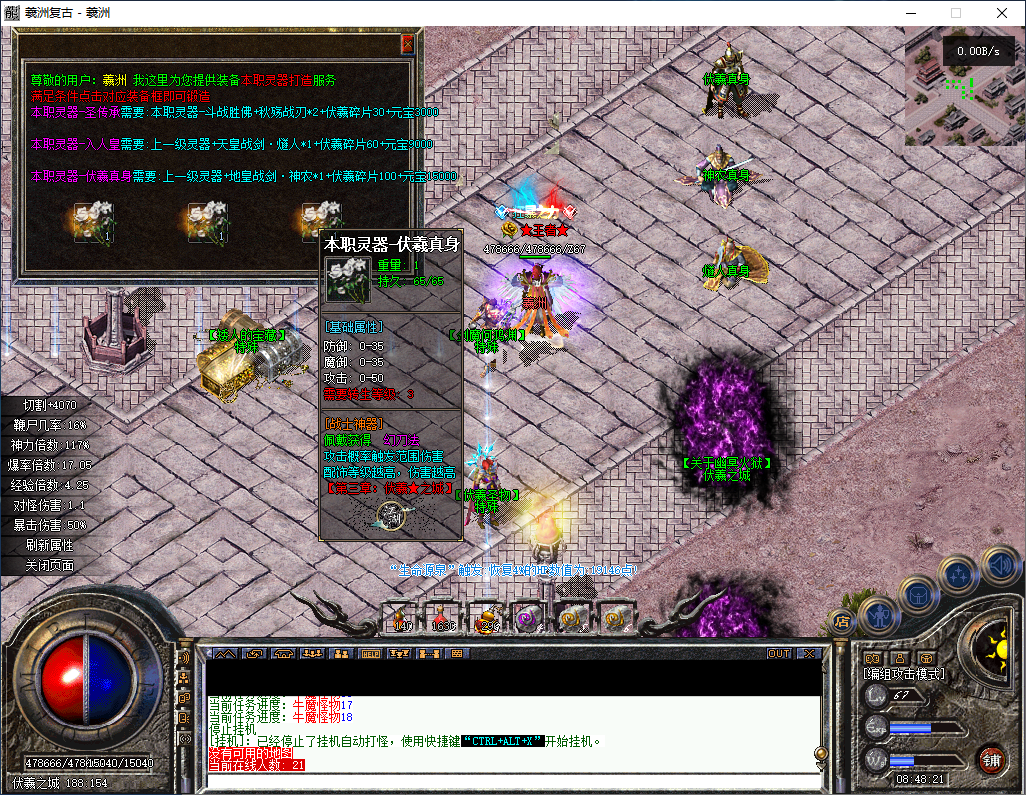Image resolution: width=1026 pixels, height=795 pixels.
Task: Use the belt potion stacked at 147
Action: 404,619
